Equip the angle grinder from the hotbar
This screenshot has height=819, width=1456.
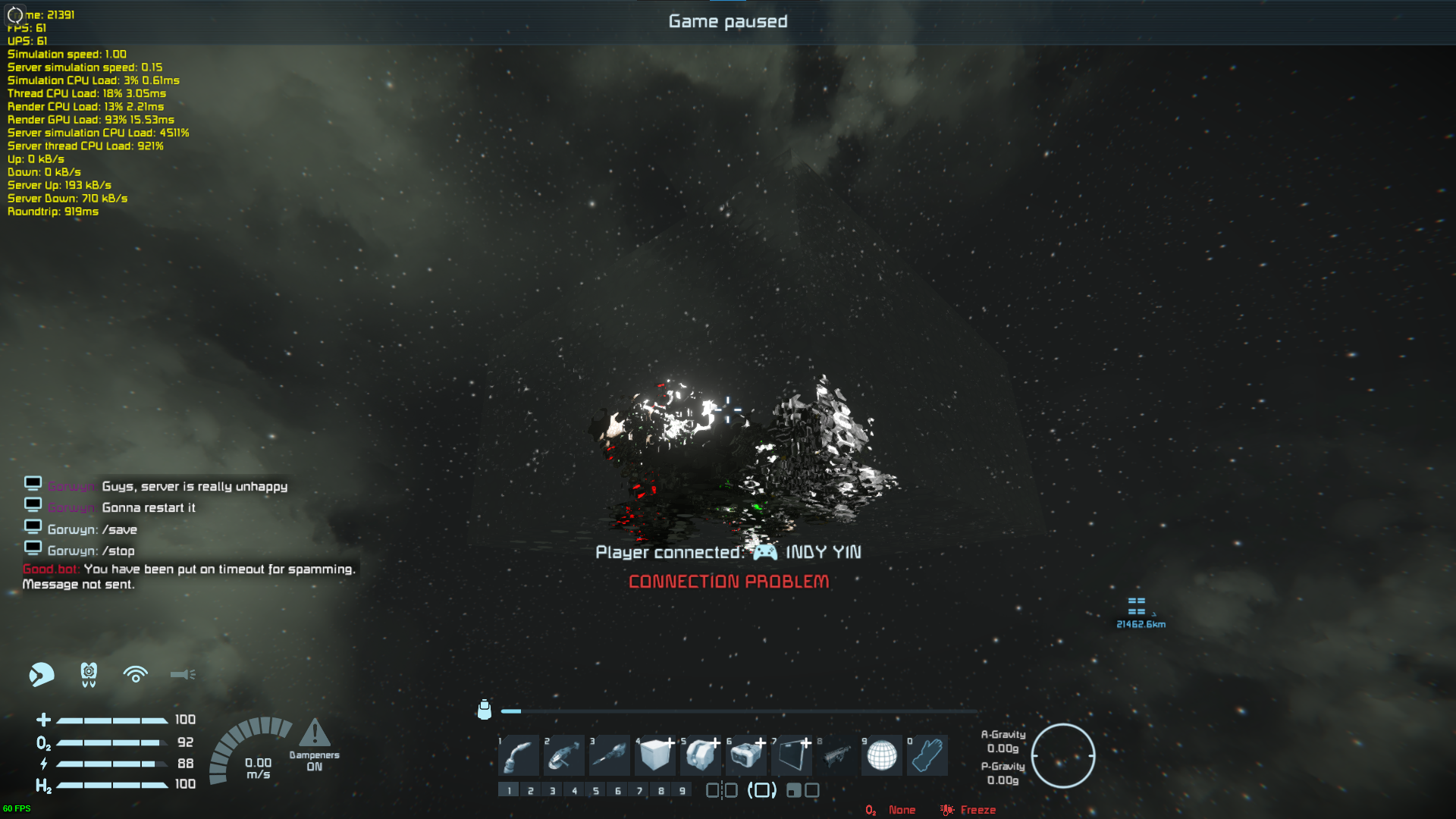pos(564,755)
